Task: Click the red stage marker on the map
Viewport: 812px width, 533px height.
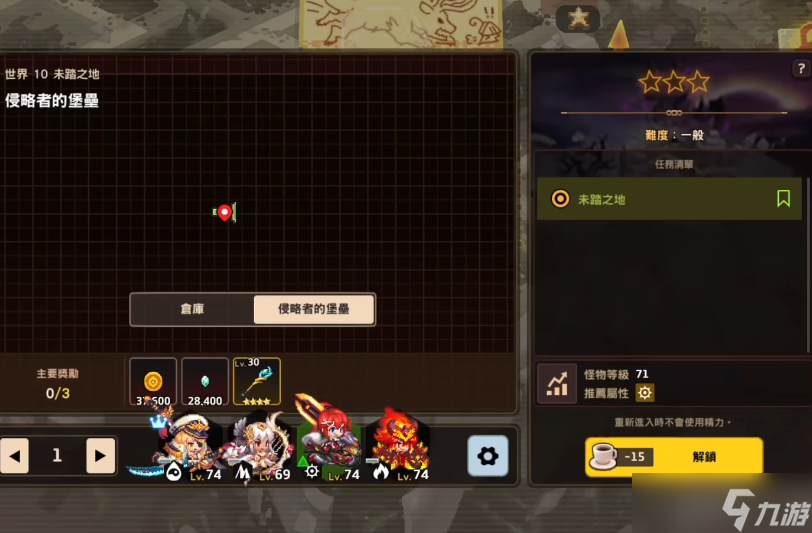Action: [225, 211]
